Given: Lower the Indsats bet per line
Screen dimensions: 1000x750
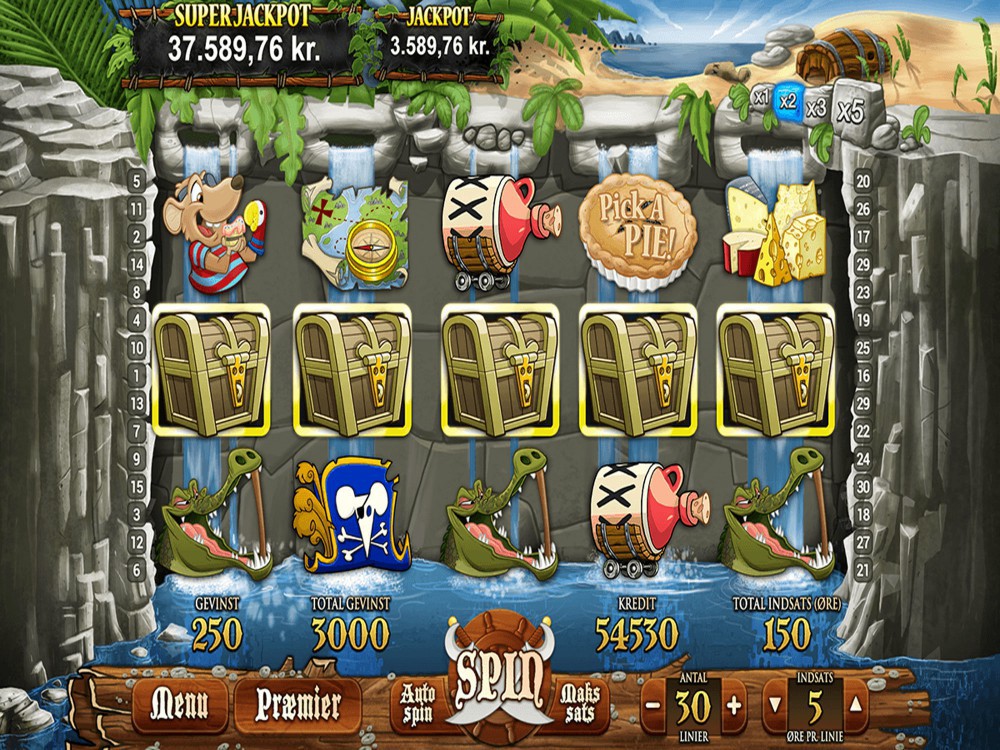Looking at the screenshot, I should click(775, 705).
